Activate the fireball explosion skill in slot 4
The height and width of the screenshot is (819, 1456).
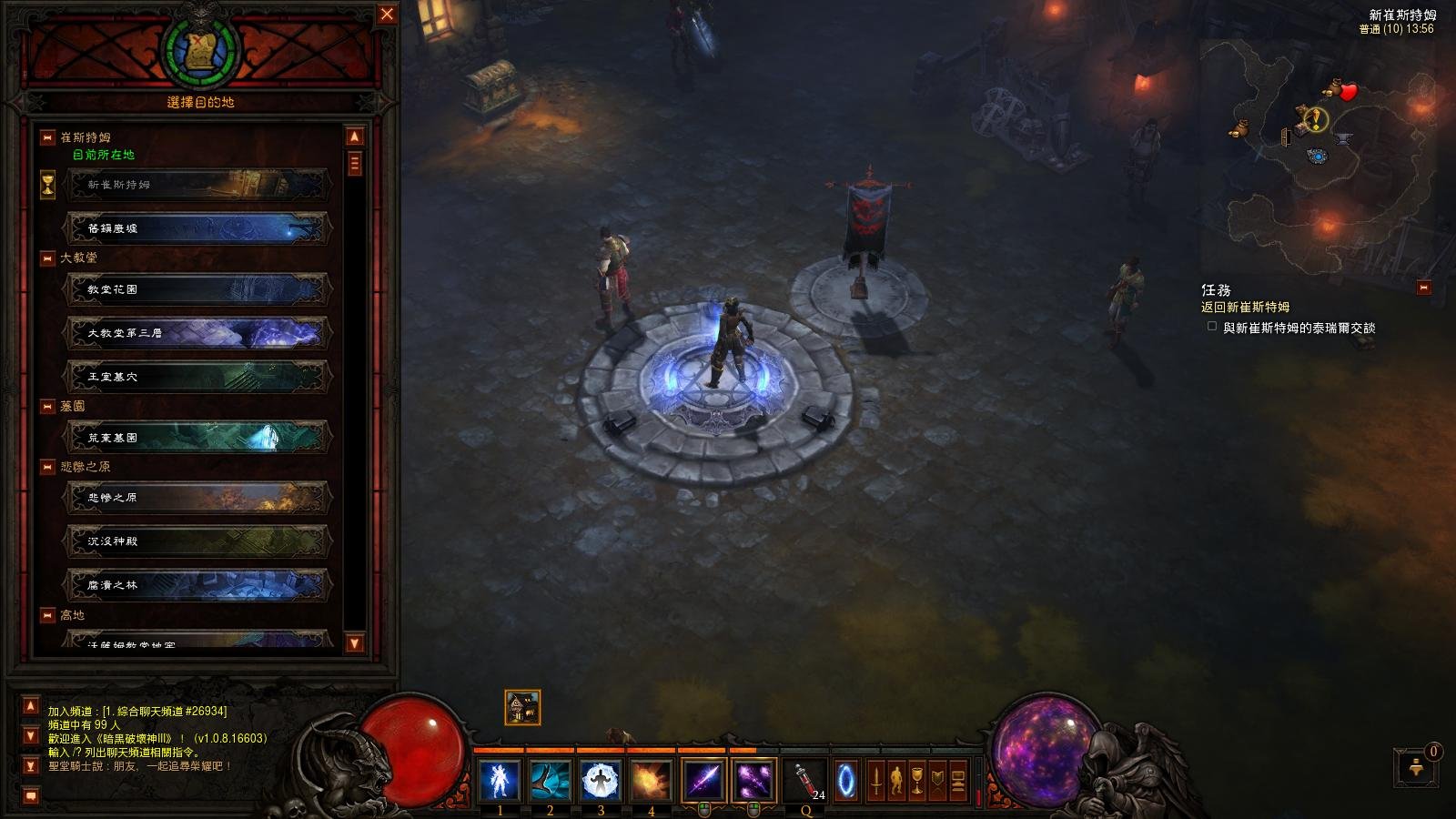651,781
